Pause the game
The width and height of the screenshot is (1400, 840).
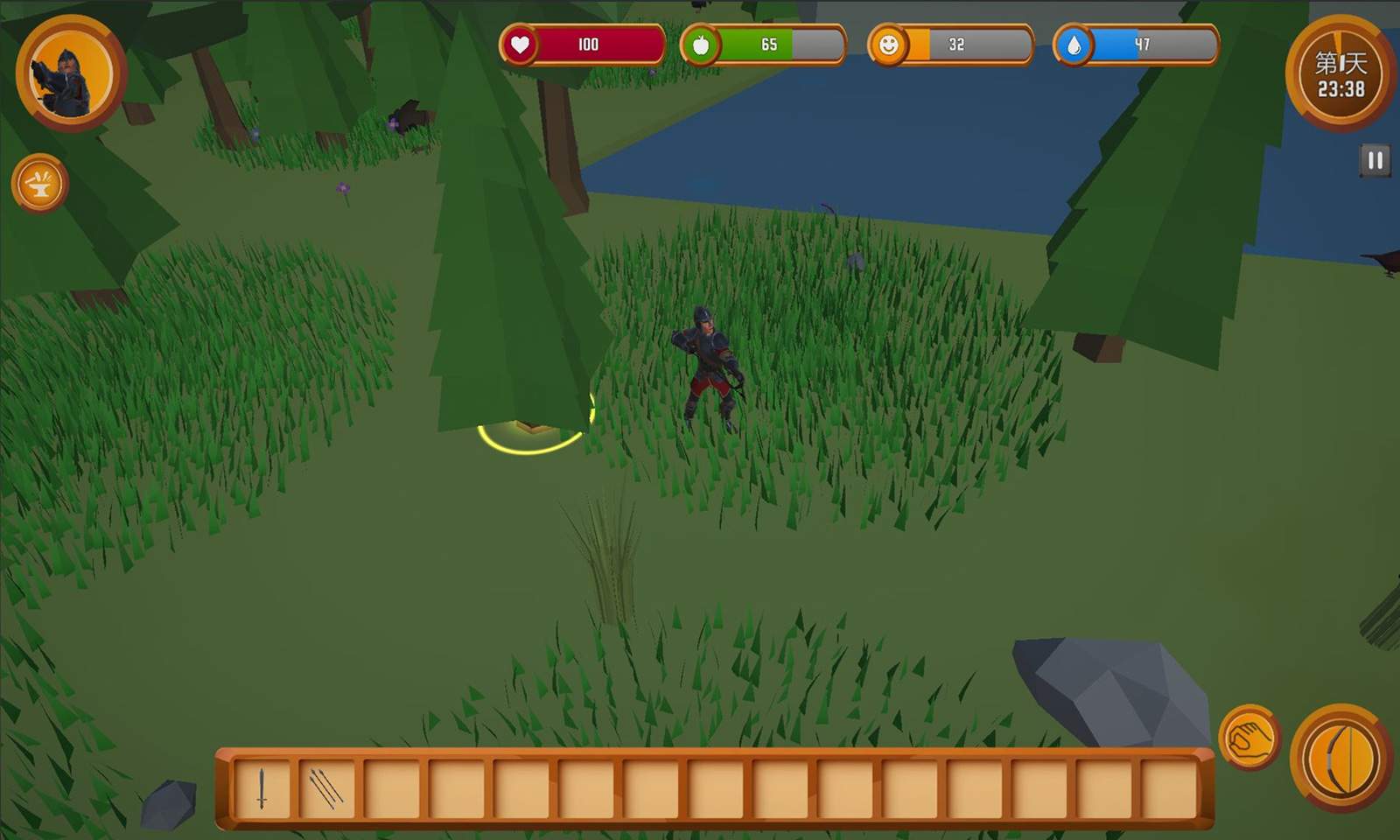1375,161
